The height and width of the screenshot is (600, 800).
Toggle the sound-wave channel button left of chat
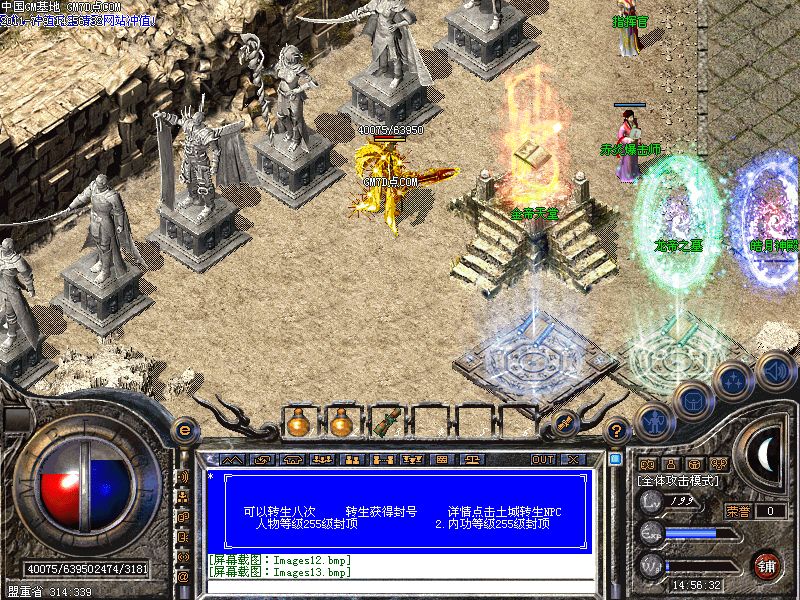pos(183,474)
